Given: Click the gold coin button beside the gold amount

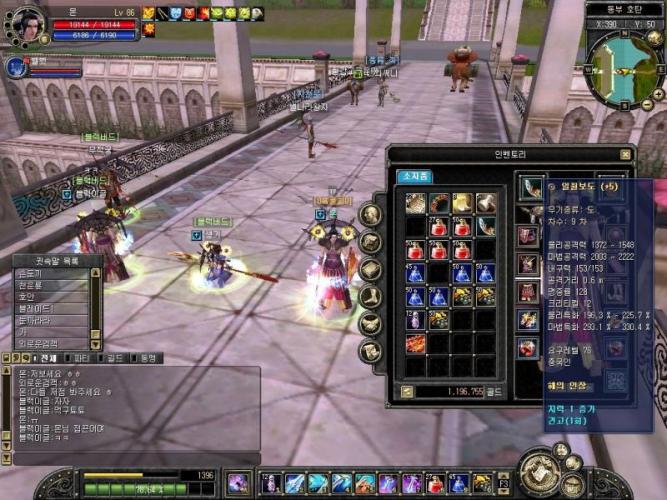Looking at the screenshot, I should pos(407,391).
